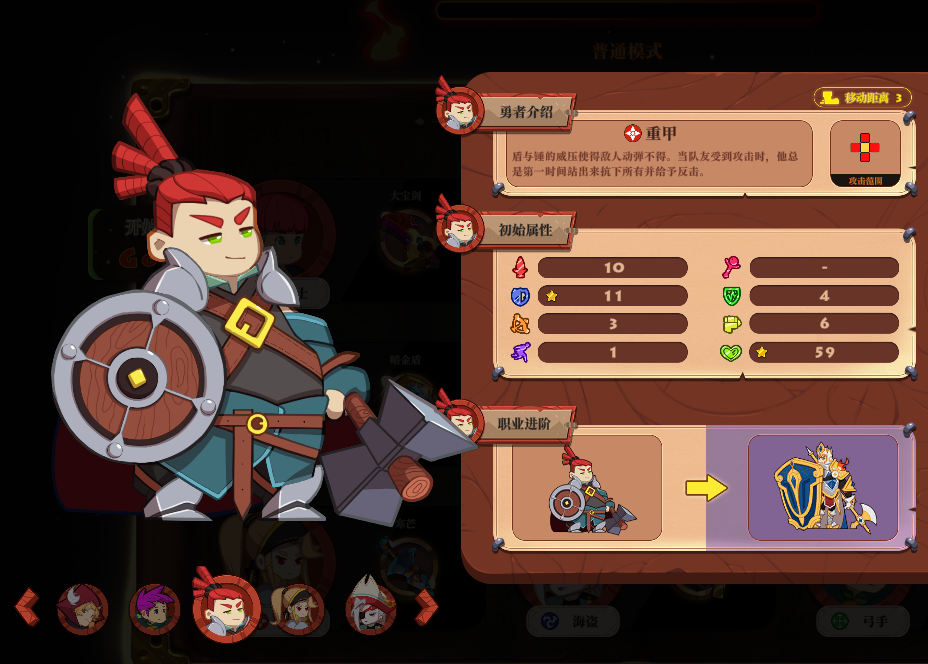Preview the advanced golden-shield knight class
Screen dimensions: 928x664
(823, 487)
